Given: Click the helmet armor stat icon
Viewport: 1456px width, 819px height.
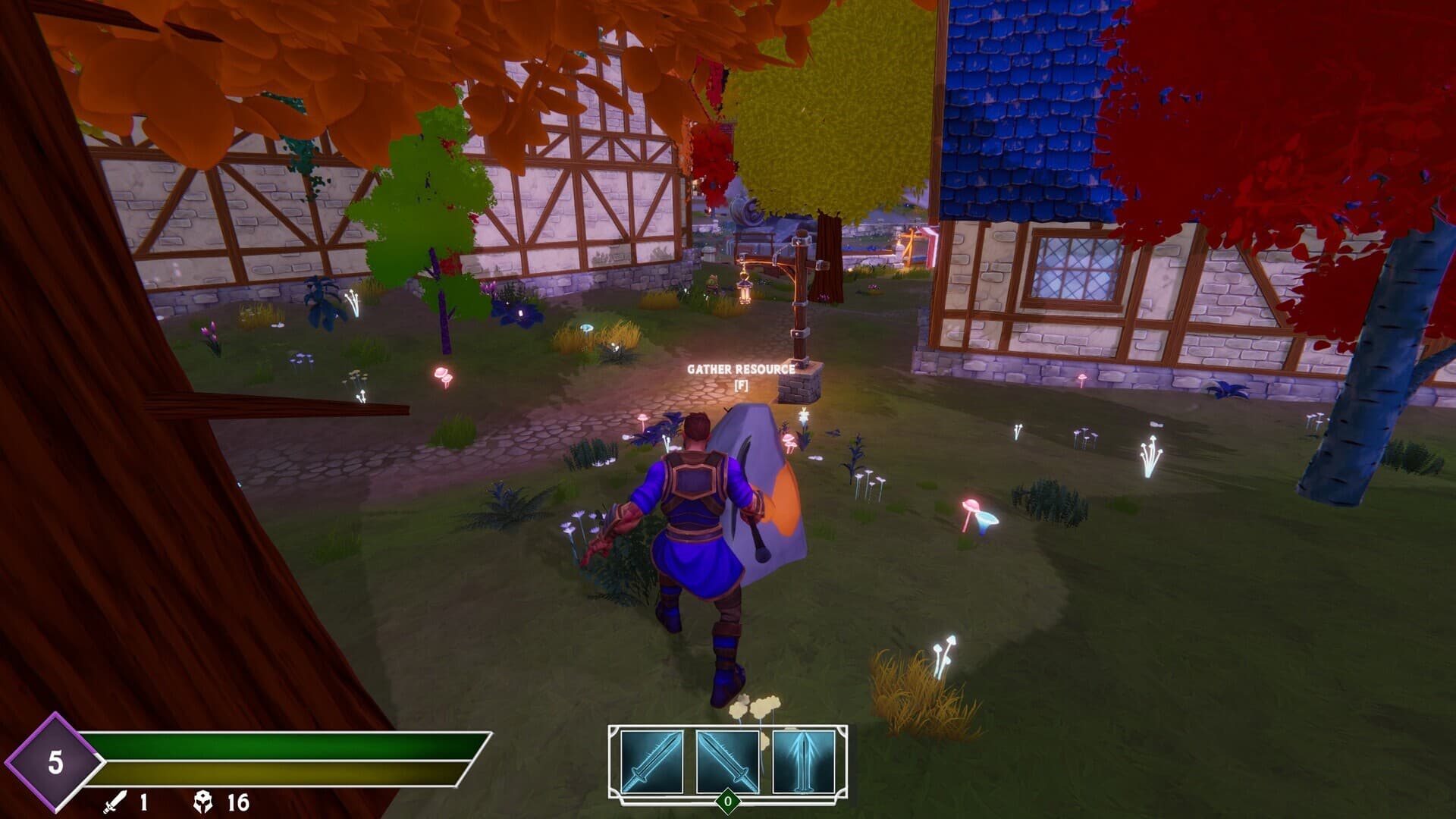Looking at the screenshot, I should coord(203,802).
